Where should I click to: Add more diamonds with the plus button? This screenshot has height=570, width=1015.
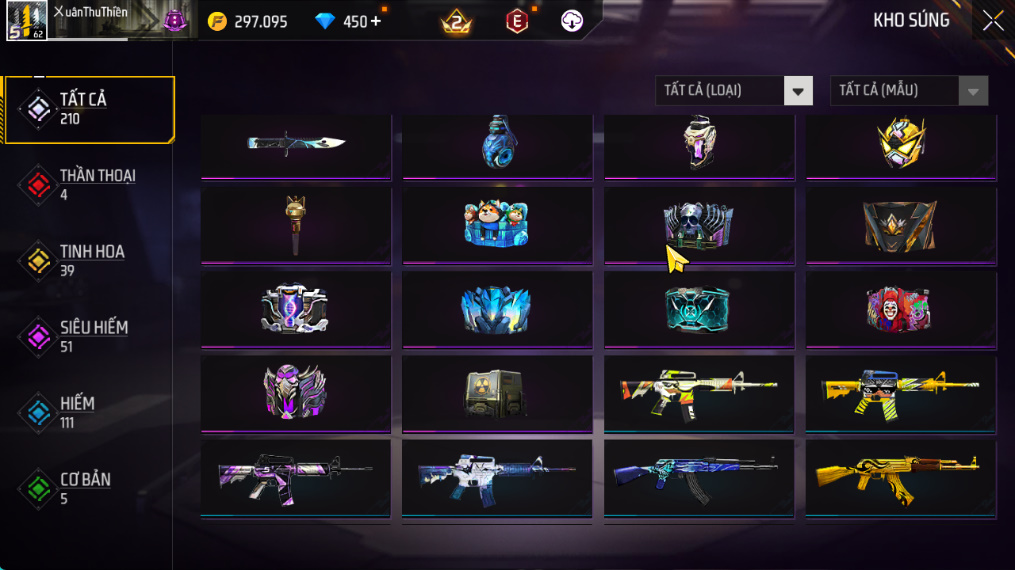coord(376,21)
